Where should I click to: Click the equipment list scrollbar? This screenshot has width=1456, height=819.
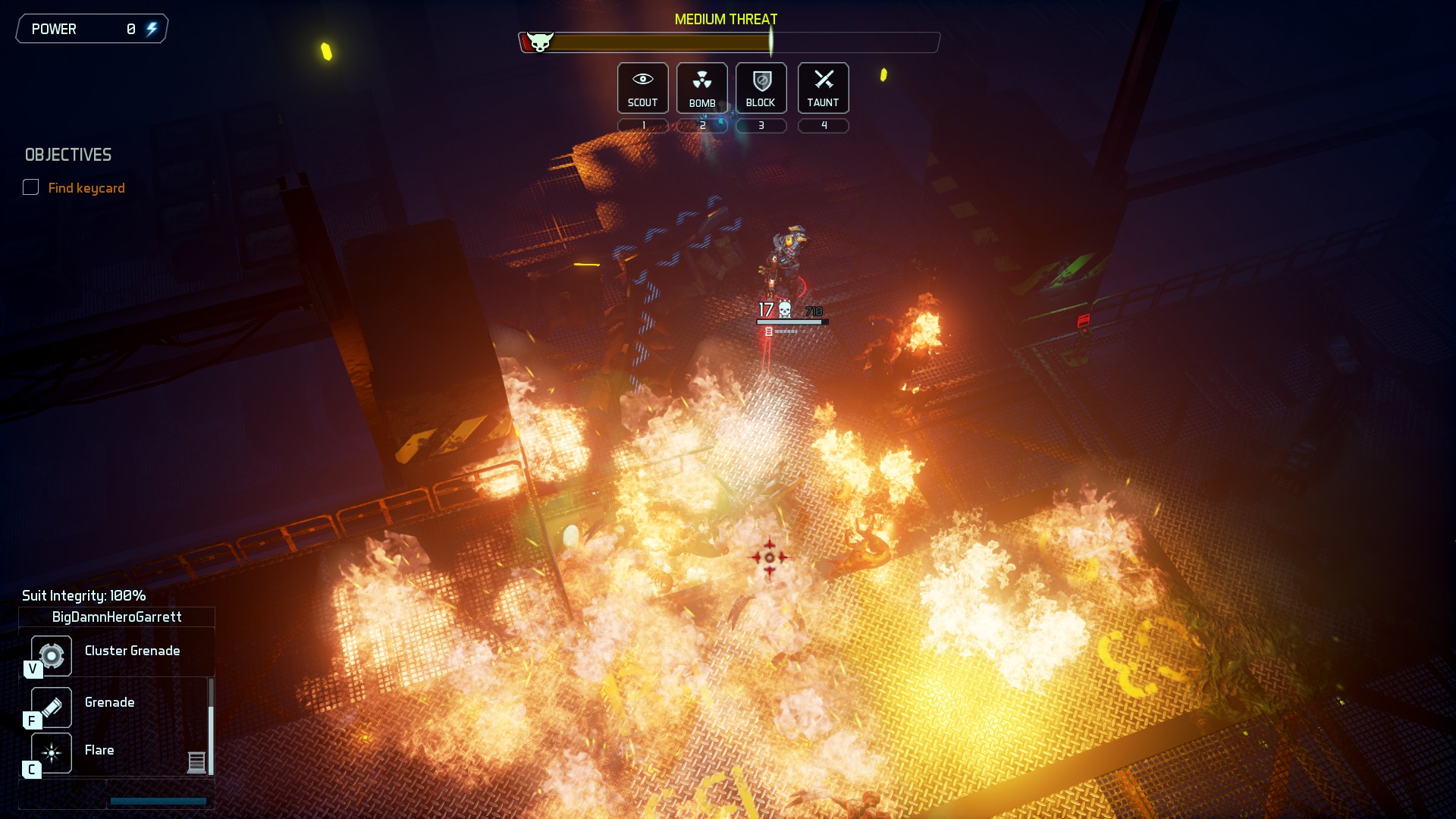(211, 726)
